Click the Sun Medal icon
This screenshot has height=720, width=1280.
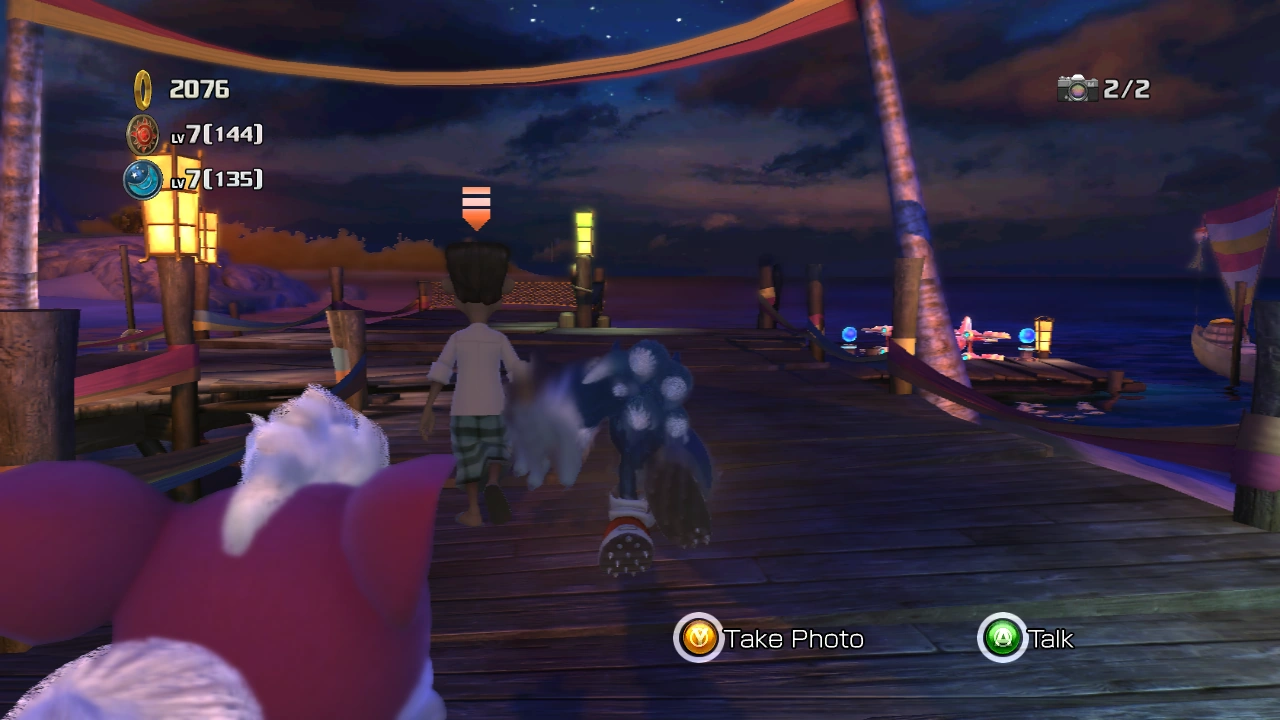click(143, 134)
